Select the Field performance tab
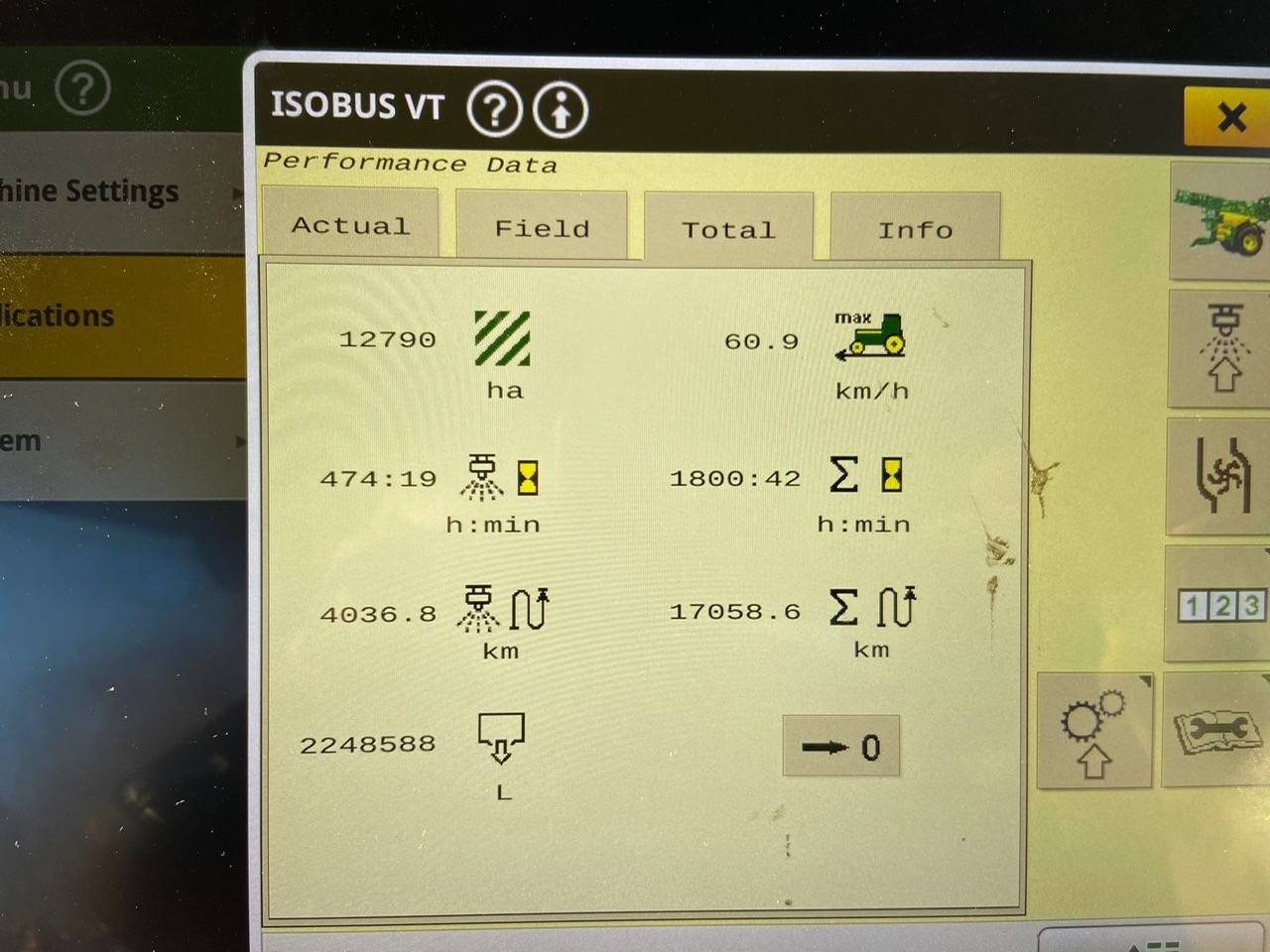1270x952 pixels. [542, 229]
